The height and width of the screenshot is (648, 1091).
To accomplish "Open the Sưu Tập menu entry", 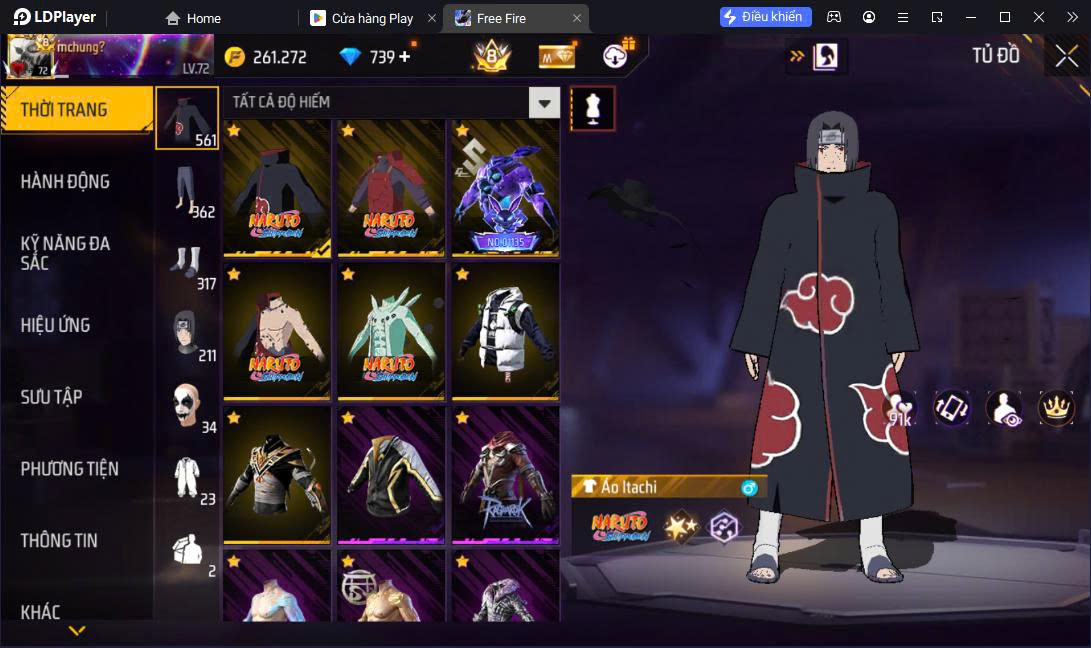I will click(x=51, y=397).
